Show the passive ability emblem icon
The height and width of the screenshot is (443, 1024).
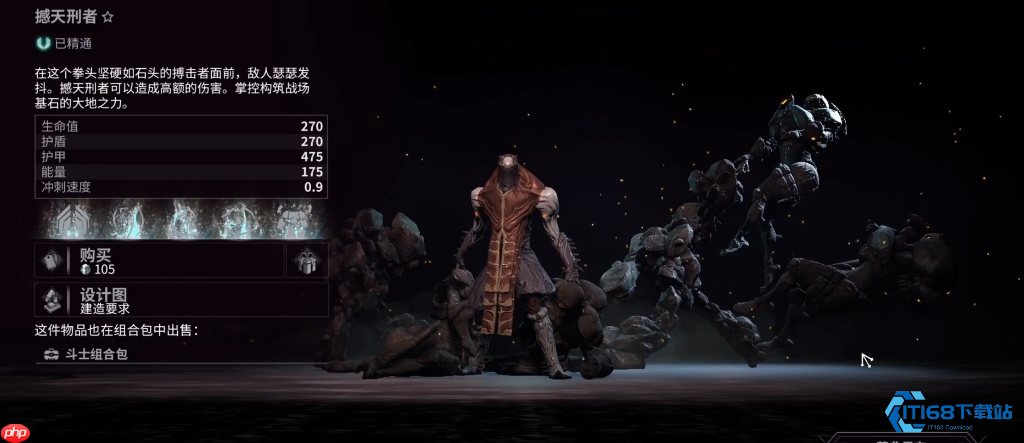pos(70,218)
